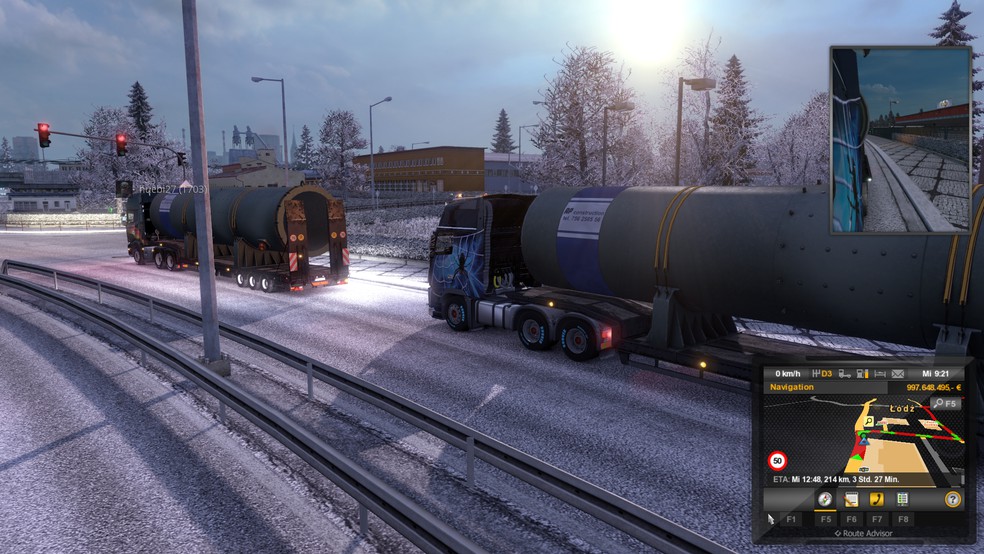Show the truck diagnostics info tab
Screen dimensions: 984x554
pos(902,499)
